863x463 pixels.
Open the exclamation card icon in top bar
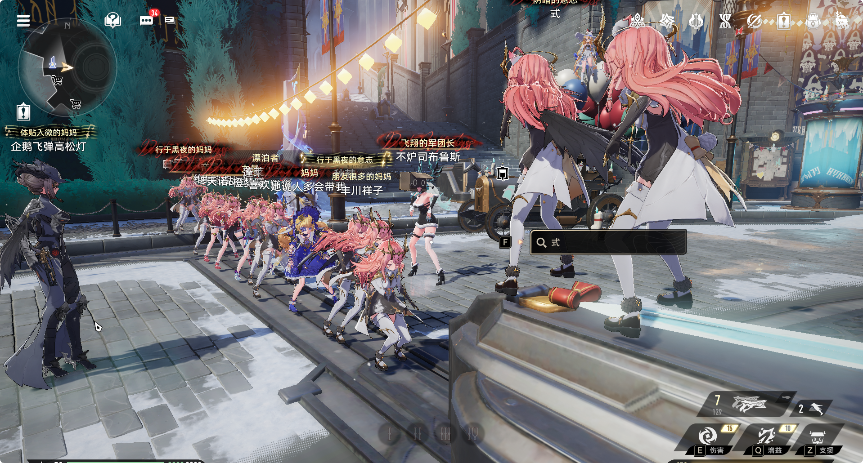pos(783,20)
